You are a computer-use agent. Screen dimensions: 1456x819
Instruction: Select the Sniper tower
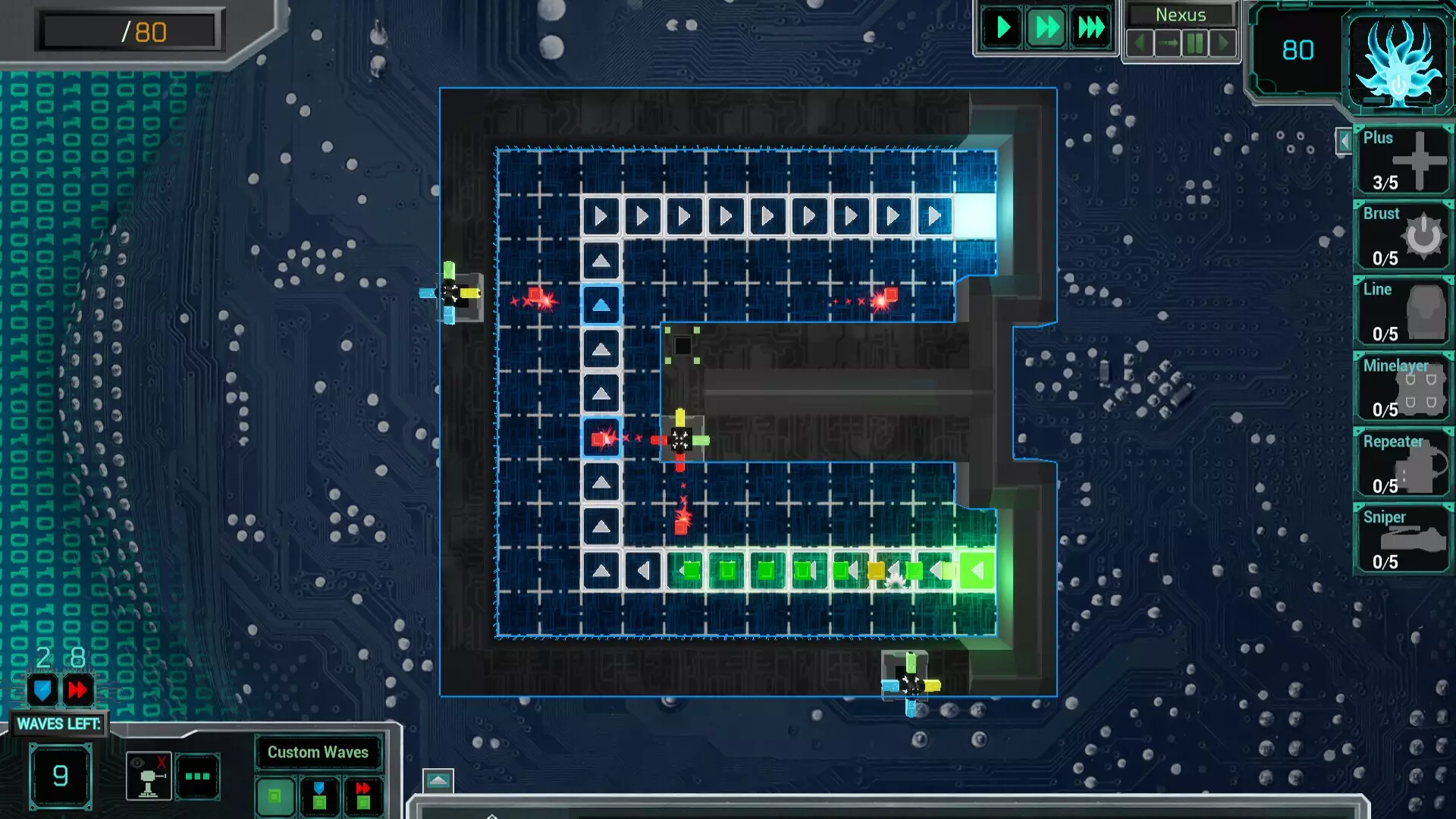(x=1402, y=538)
